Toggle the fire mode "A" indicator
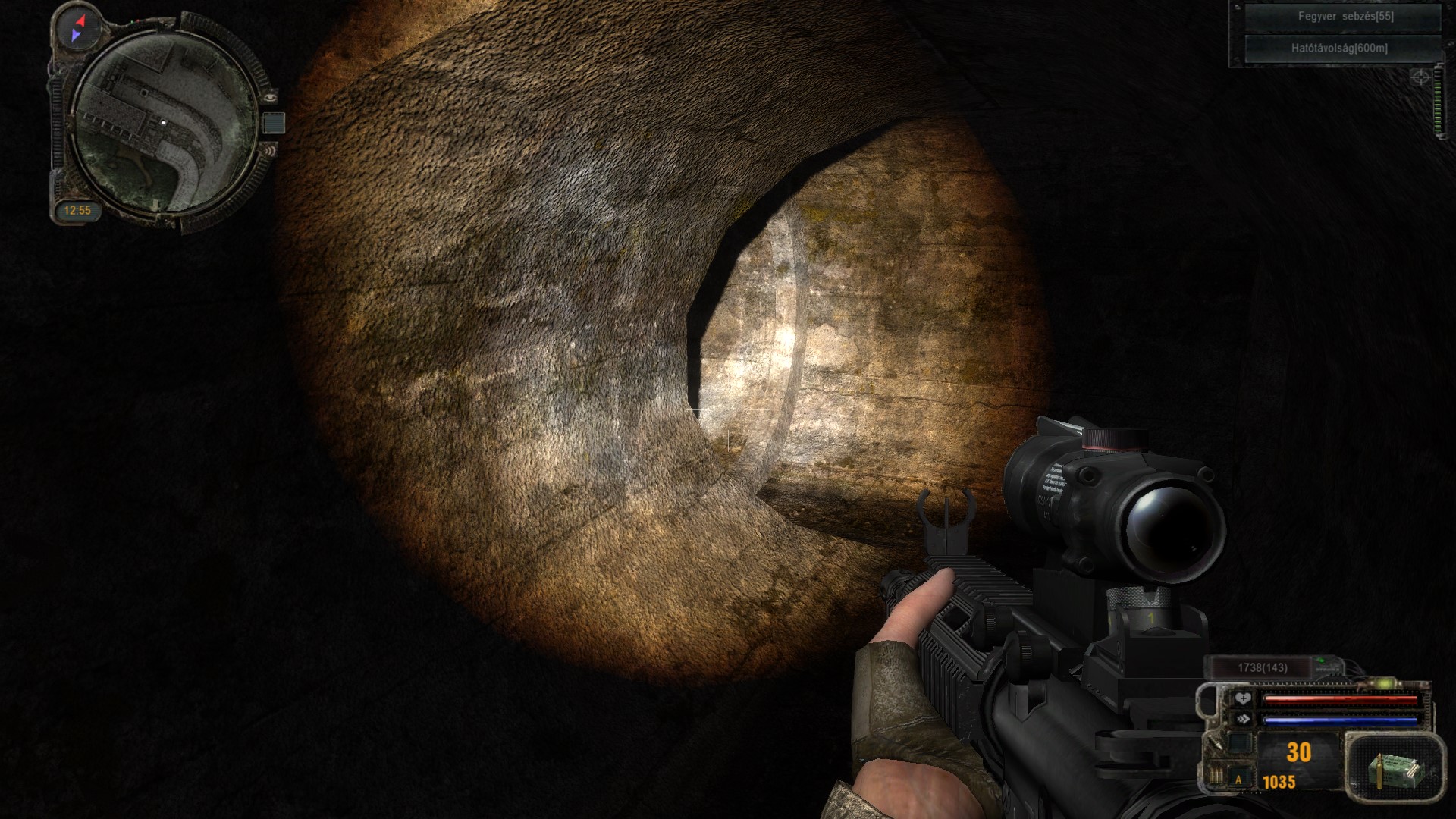 coord(1239,779)
